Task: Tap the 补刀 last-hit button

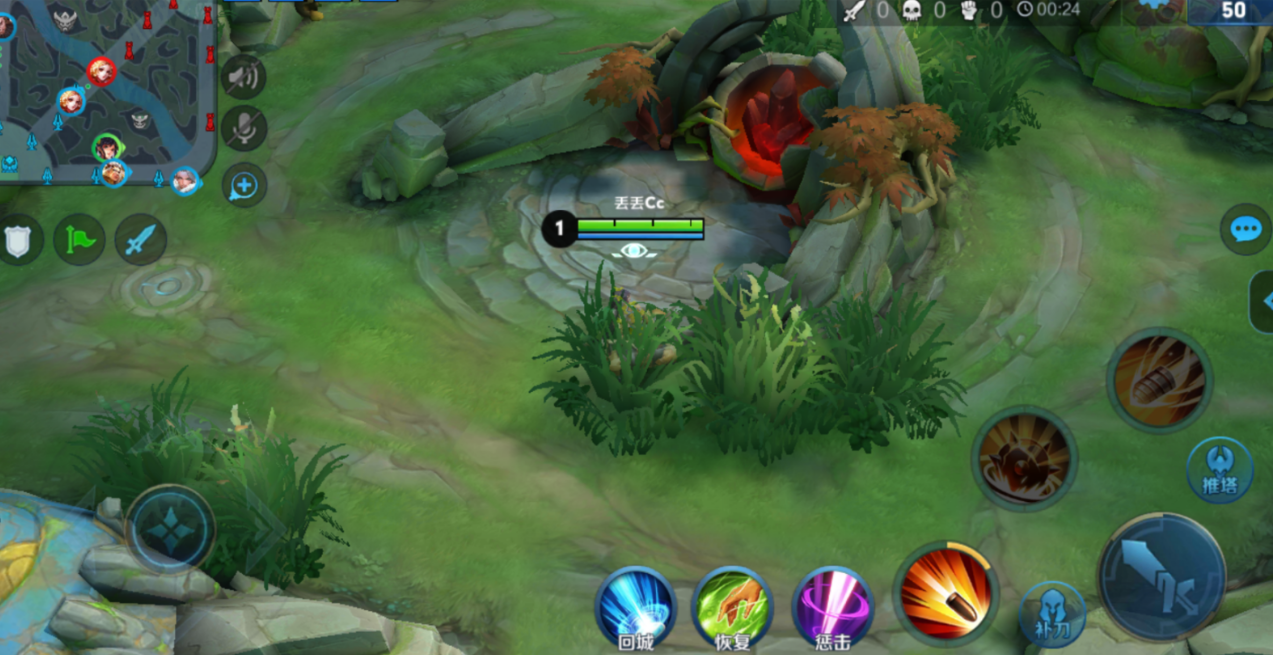Action: point(1053,614)
